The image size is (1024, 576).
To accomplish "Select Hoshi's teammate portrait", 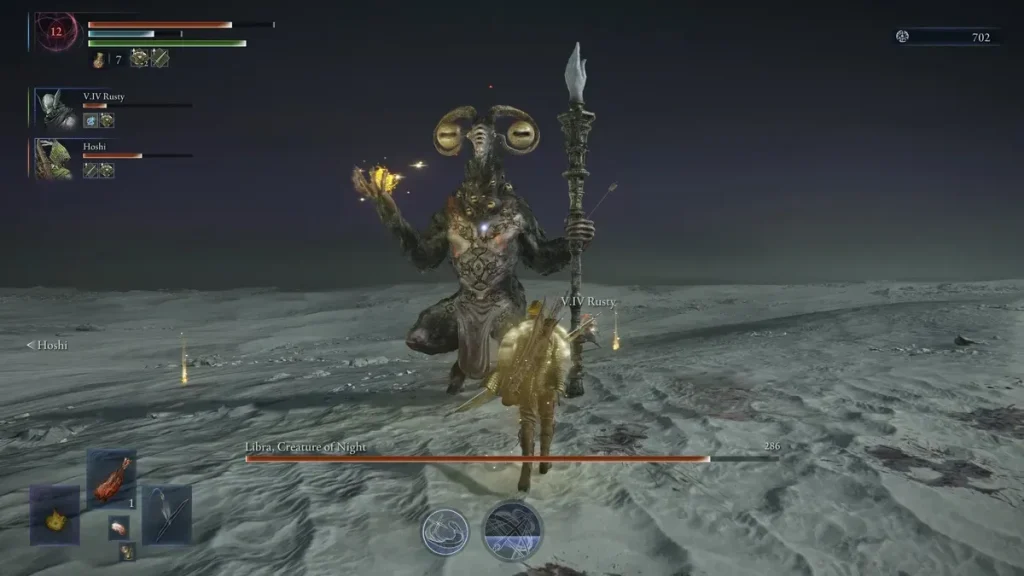I will (x=54, y=159).
